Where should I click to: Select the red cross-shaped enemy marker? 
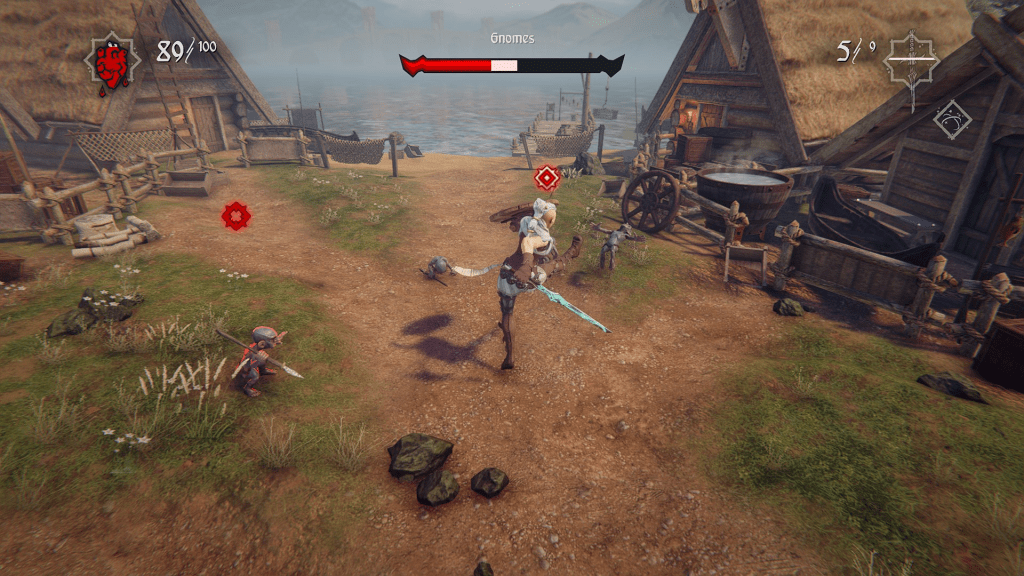pos(235,215)
